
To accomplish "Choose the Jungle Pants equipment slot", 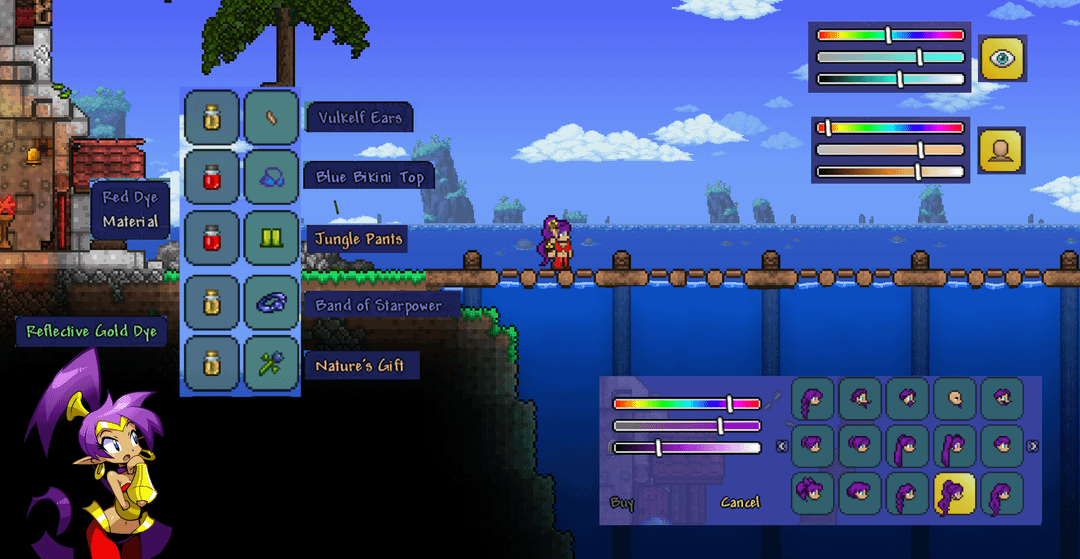I will pyautogui.click(x=271, y=239).
